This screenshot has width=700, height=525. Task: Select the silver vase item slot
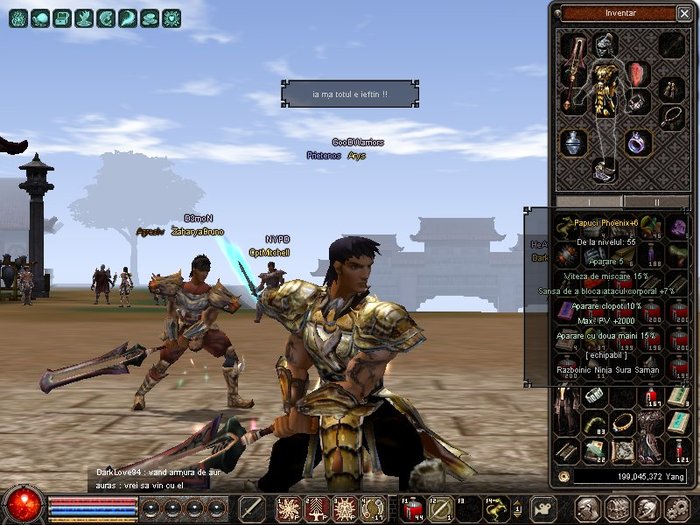tap(572, 143)
